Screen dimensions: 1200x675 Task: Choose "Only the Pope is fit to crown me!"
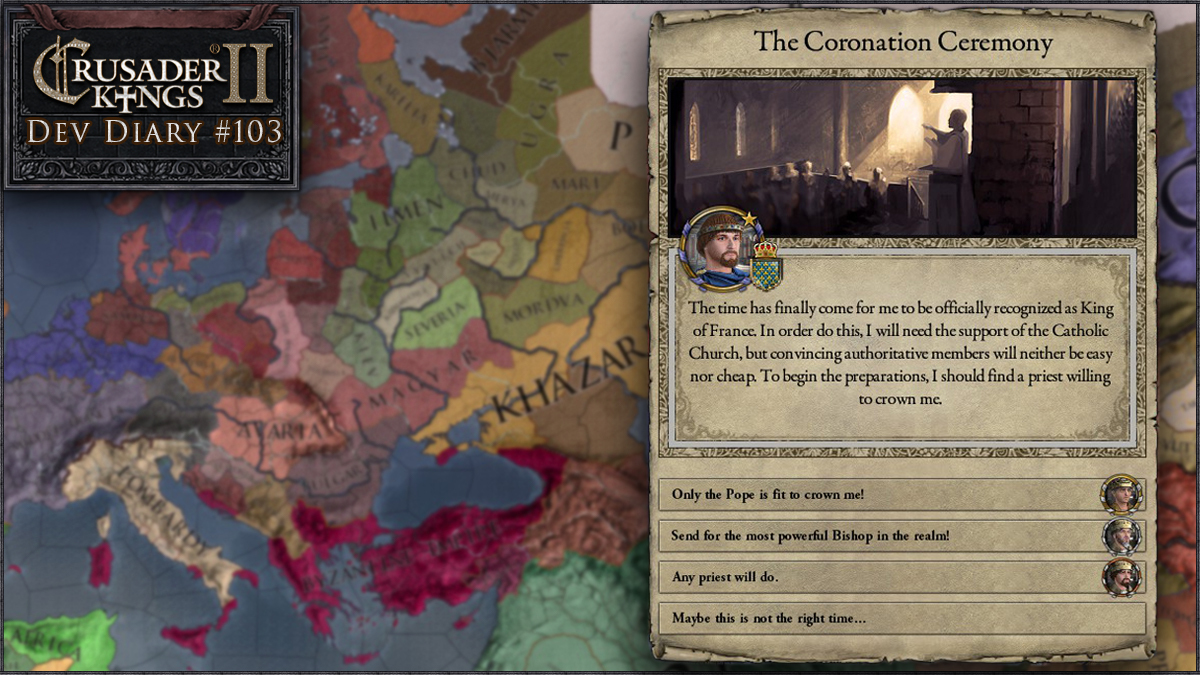point(880,495)
